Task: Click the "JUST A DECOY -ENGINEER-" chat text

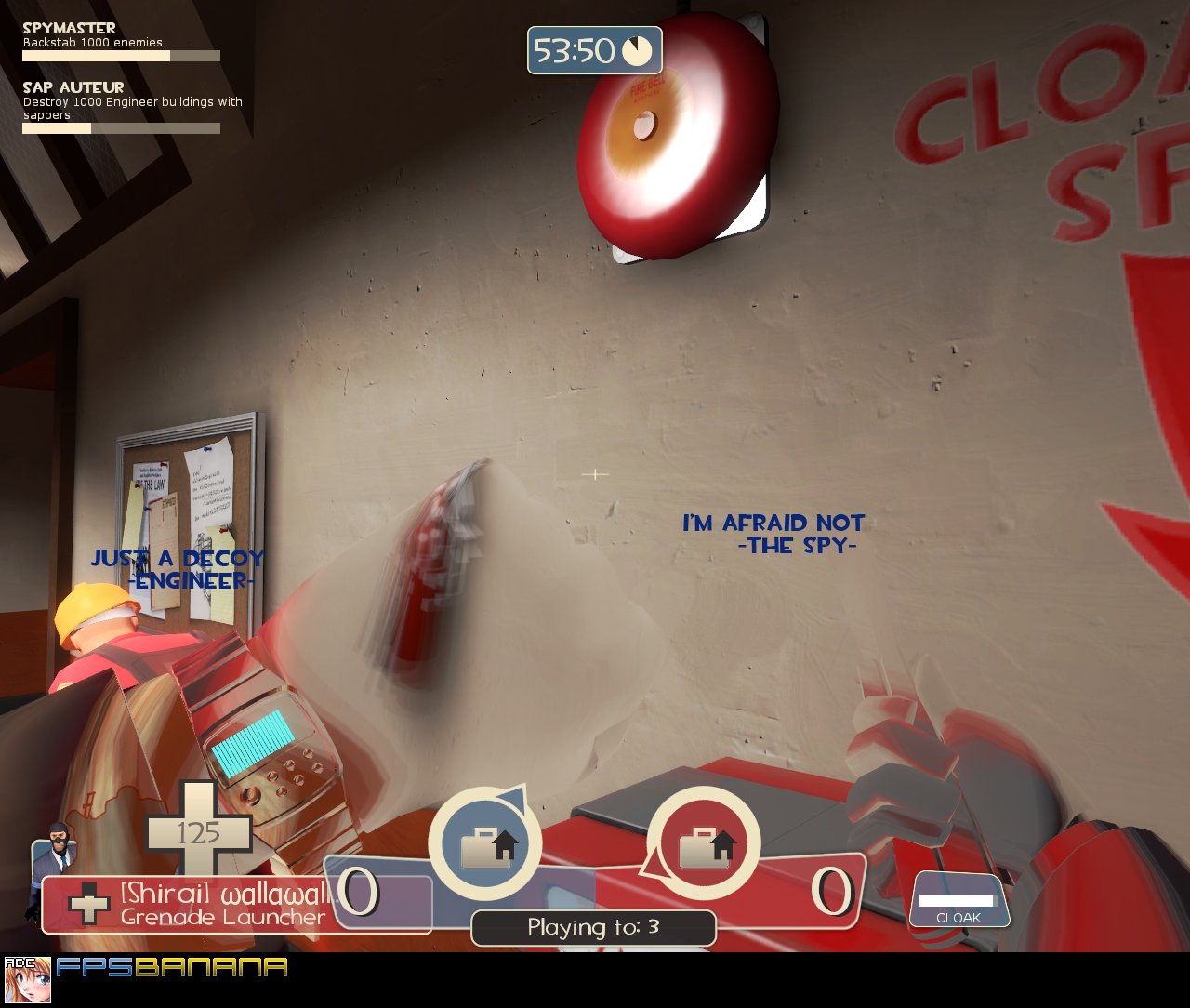Action: [x=177, y=567]
